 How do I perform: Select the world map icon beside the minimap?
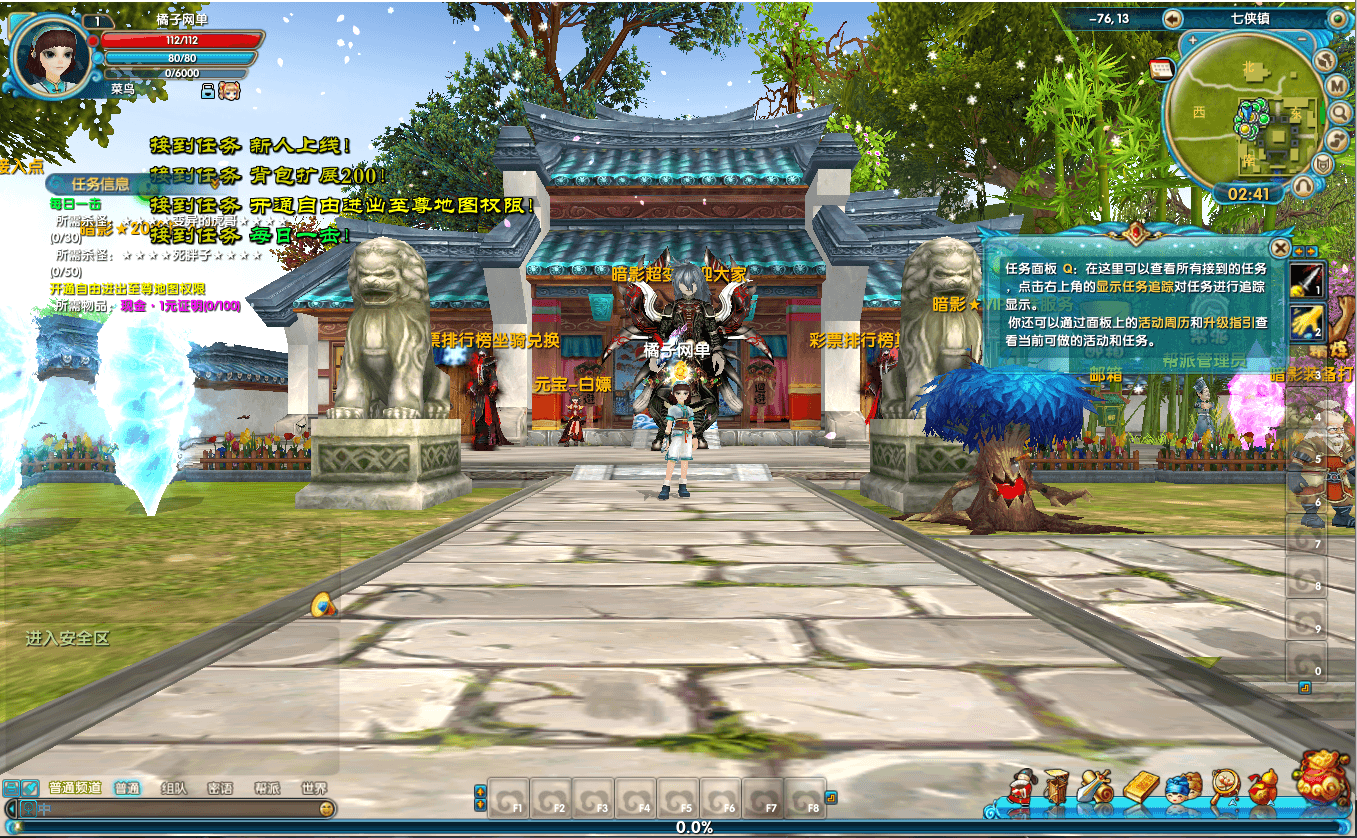(1324, 61)
